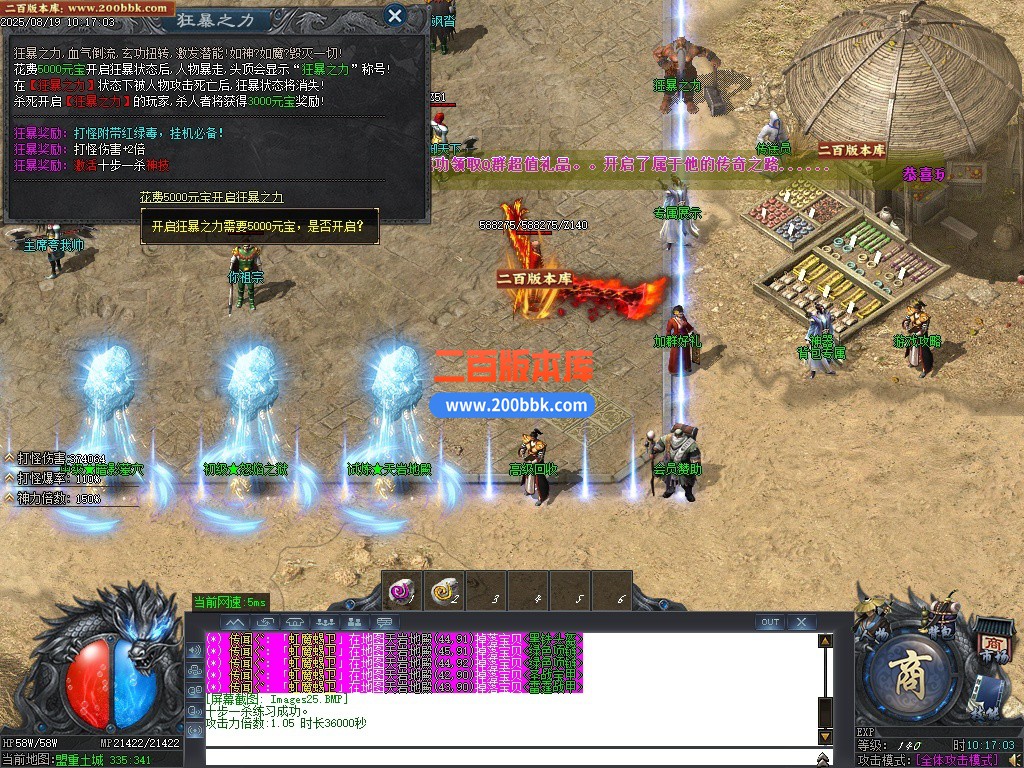Use the gold spiral item in hotbar slot 2

pyautogui.click(x=444, y=592)
